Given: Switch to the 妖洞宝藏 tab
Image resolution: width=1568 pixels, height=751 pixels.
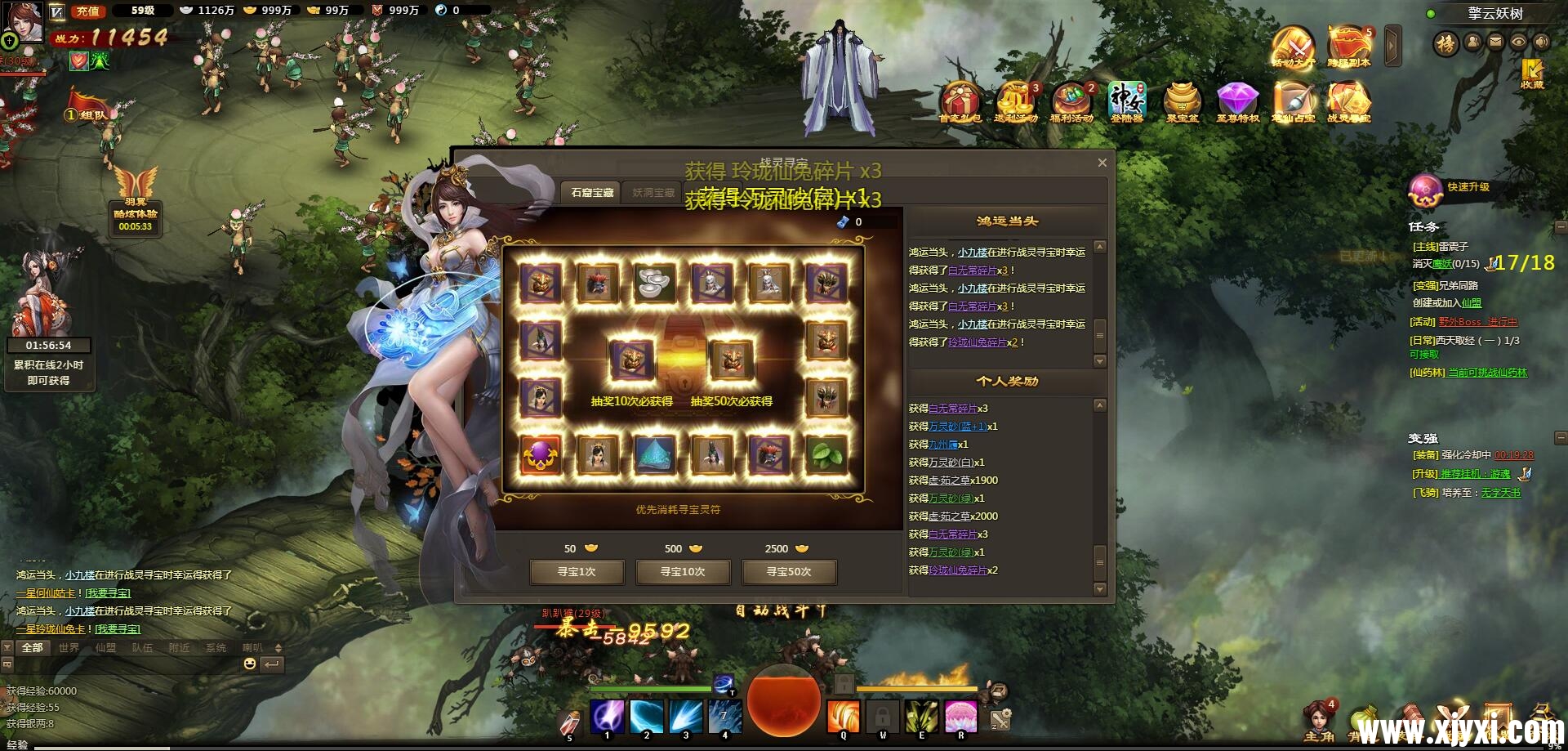Looking at the screenshot, I should [x=653, y=193].
